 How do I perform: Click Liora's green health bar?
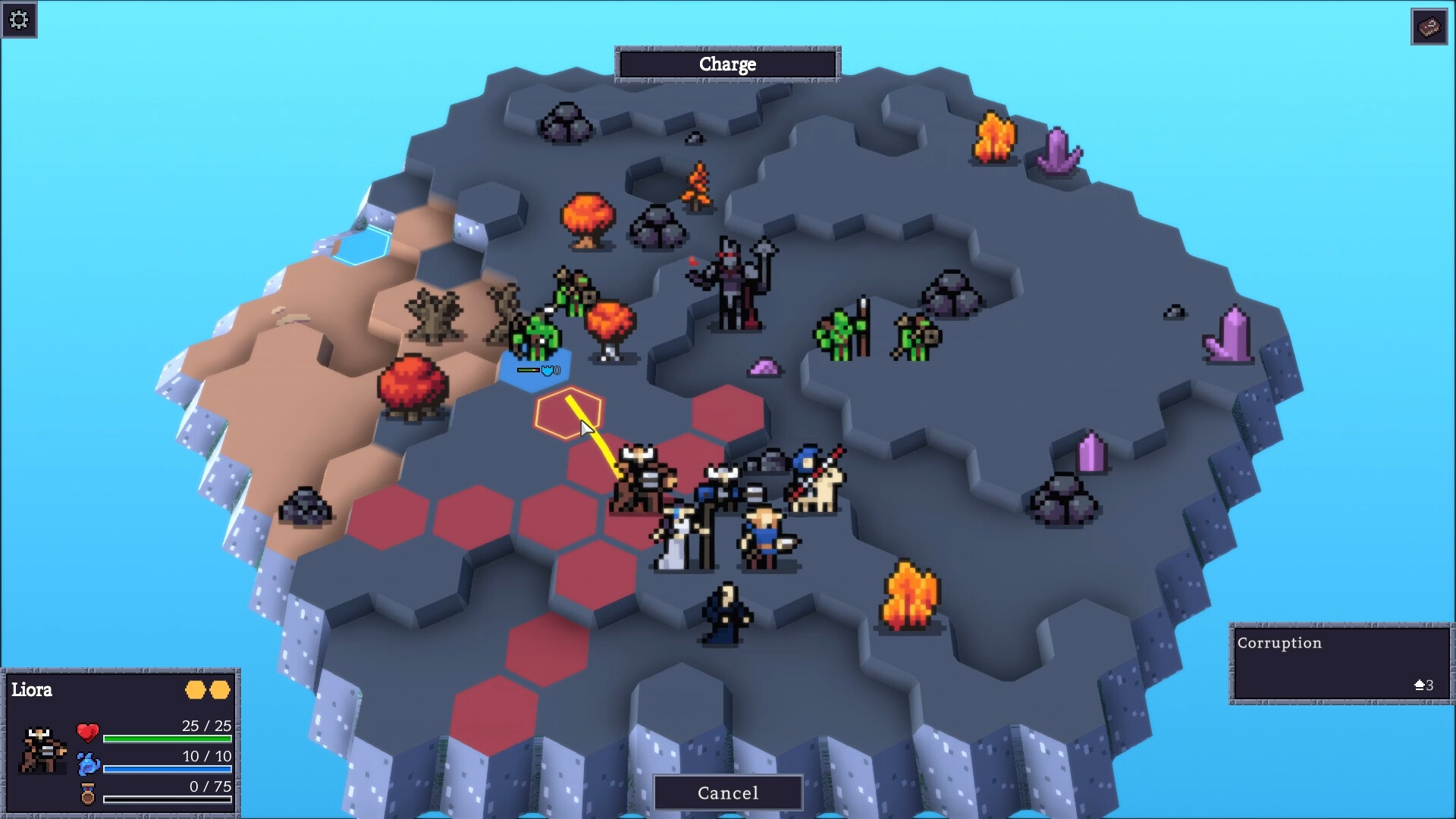click(x=167, y=737)
